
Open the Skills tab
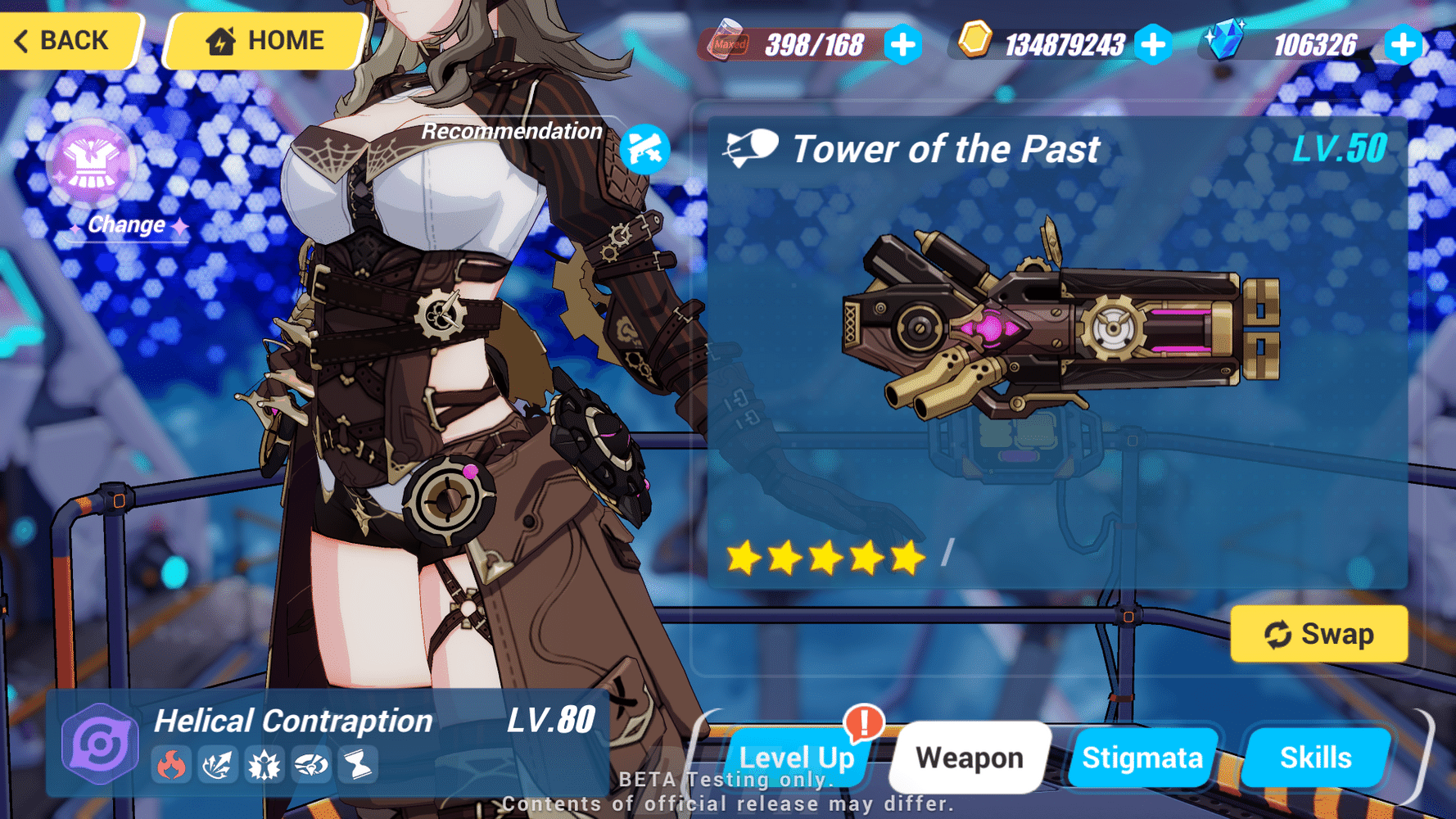click(1316, 757)
